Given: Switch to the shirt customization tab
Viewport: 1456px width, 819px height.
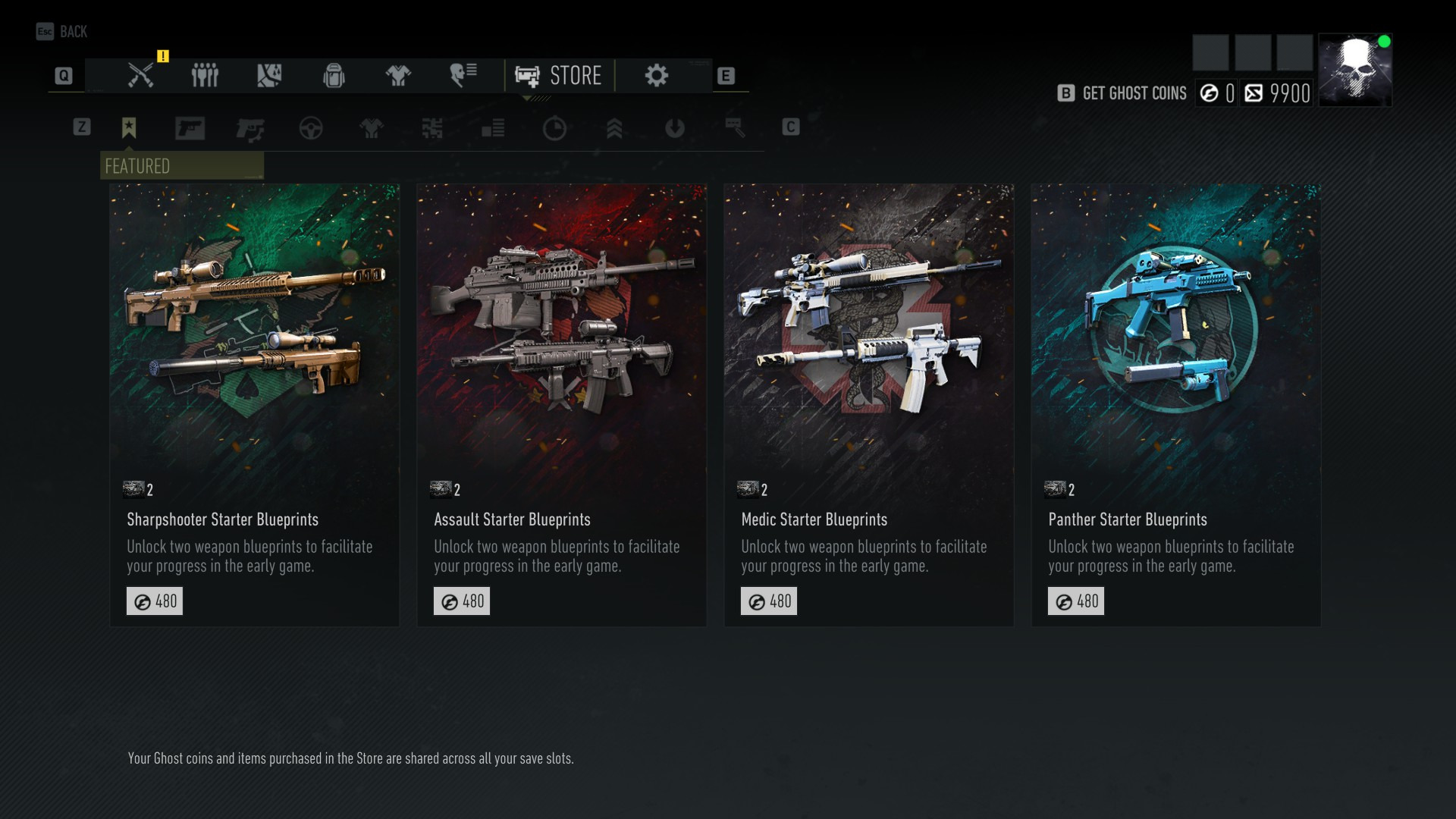Looking at the screenshot, I should click(398, 76).
